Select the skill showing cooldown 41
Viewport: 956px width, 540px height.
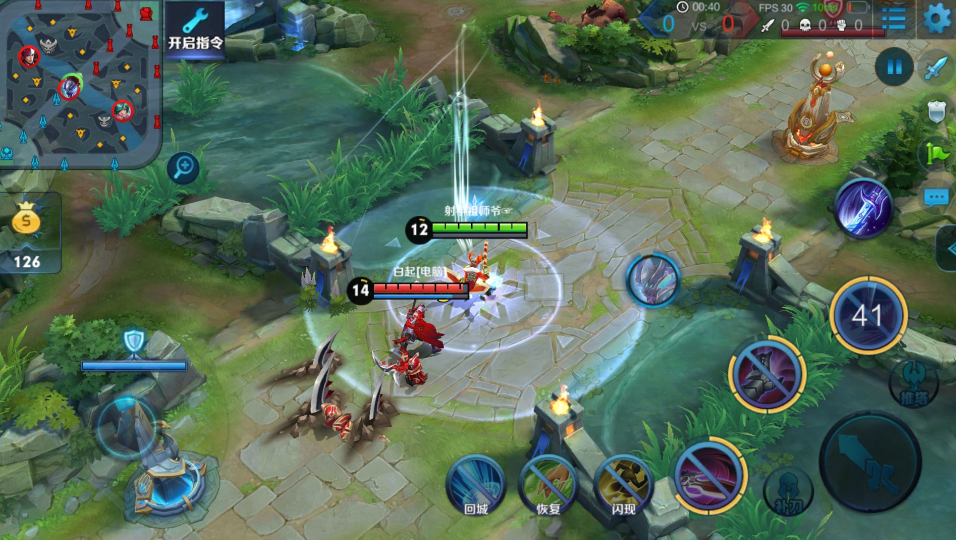tap(868, 316)
